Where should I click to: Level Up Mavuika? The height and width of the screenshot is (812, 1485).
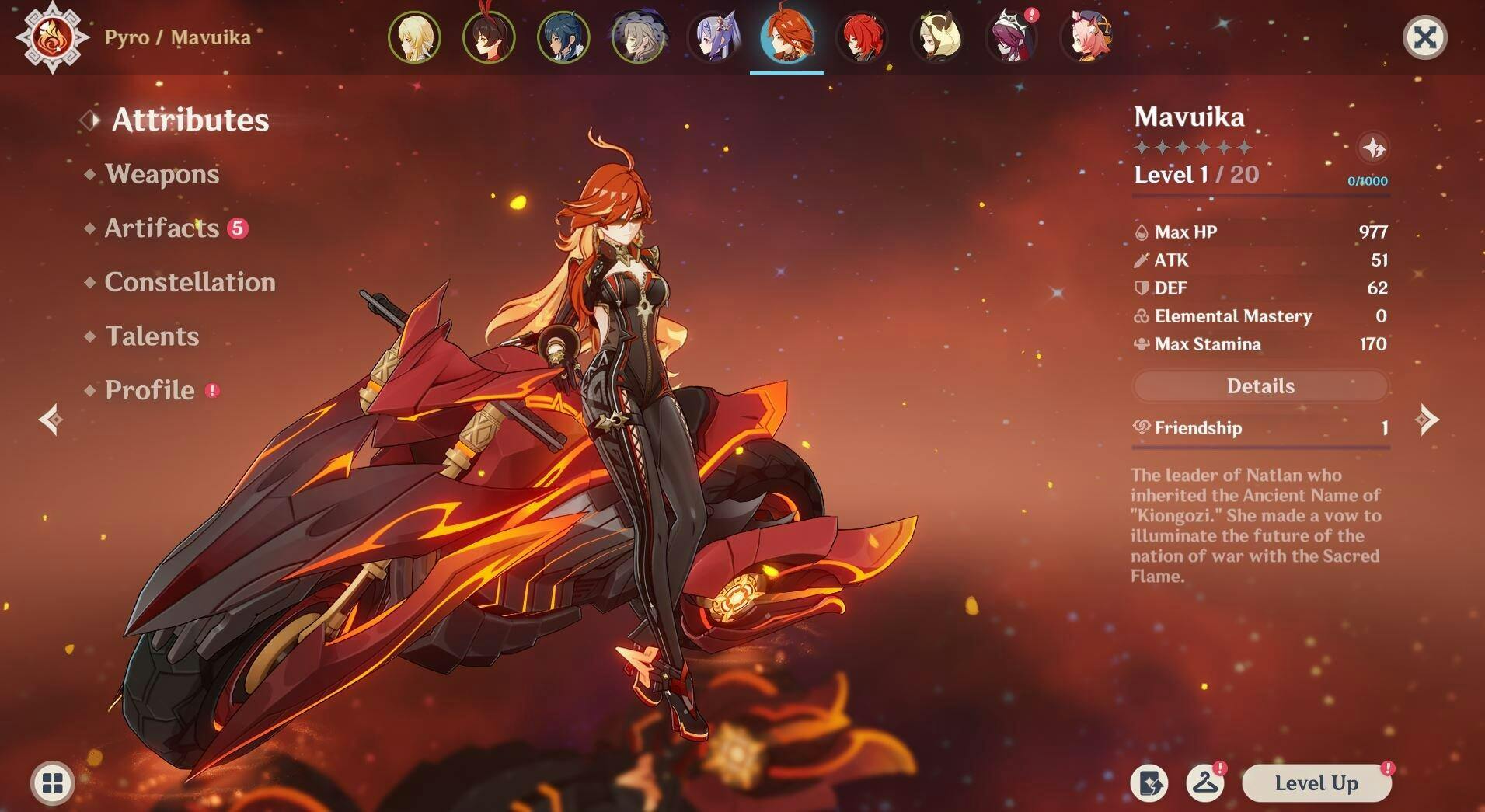click(x=1316, y=783)
